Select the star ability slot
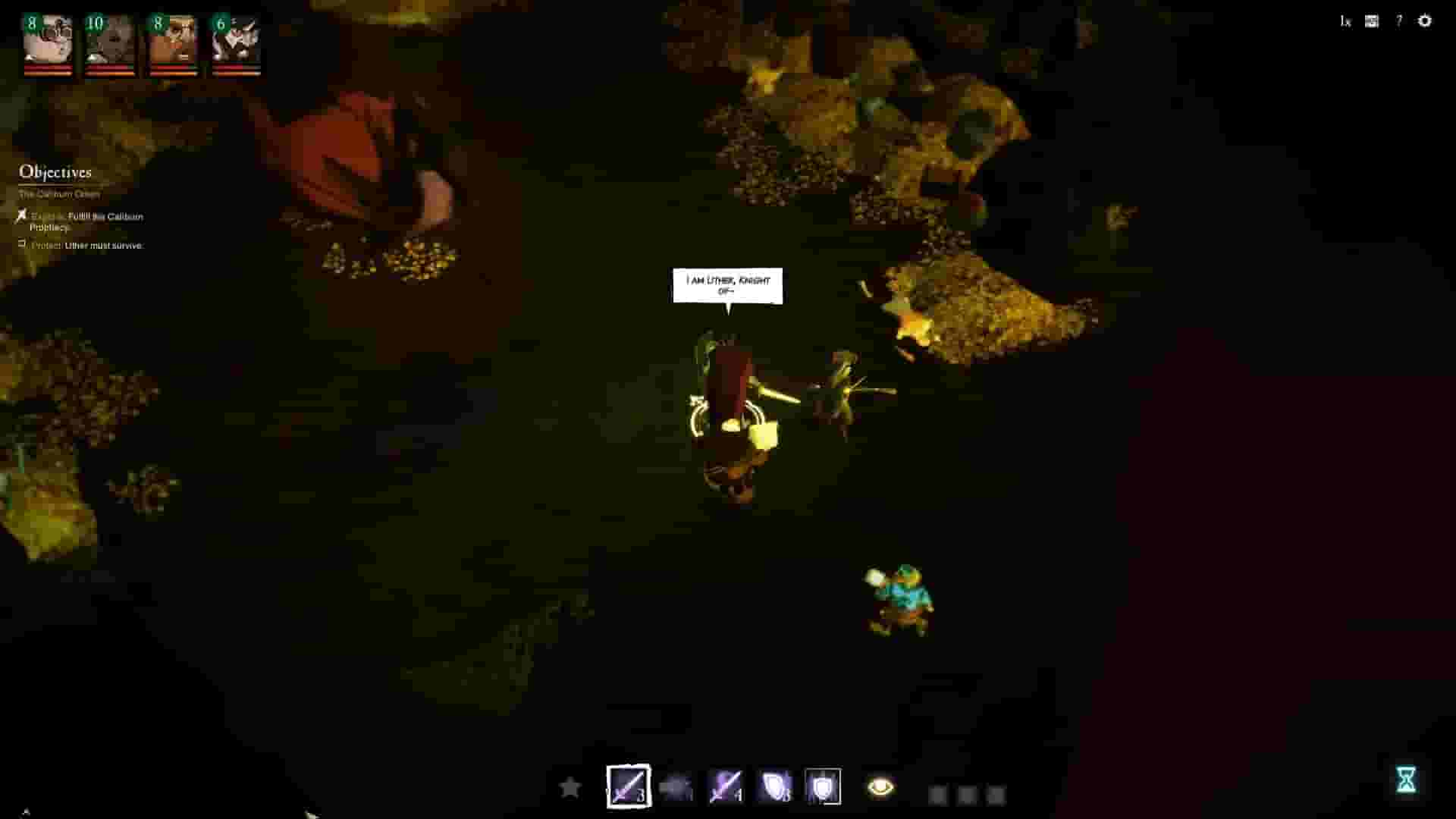Viewport: 1456px width, 819px height. [x=570, y=787]
